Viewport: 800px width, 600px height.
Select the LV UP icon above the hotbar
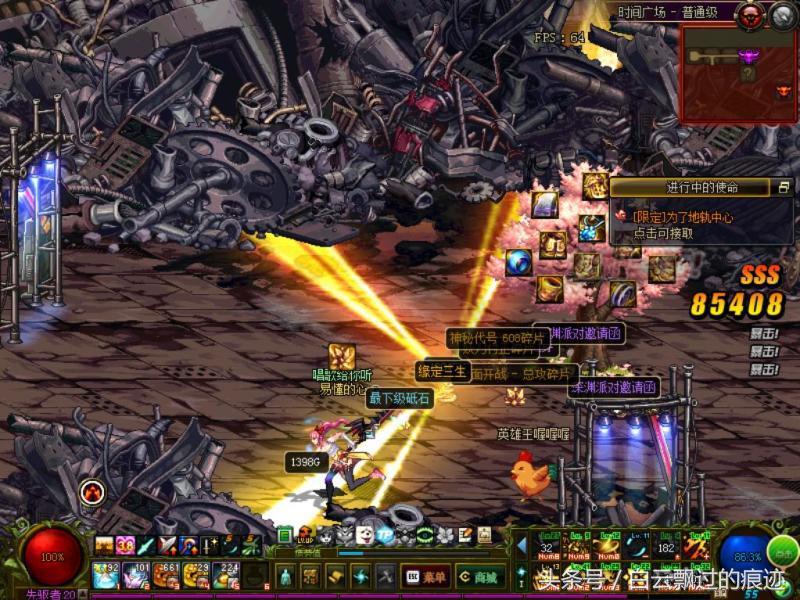(307, 535)
